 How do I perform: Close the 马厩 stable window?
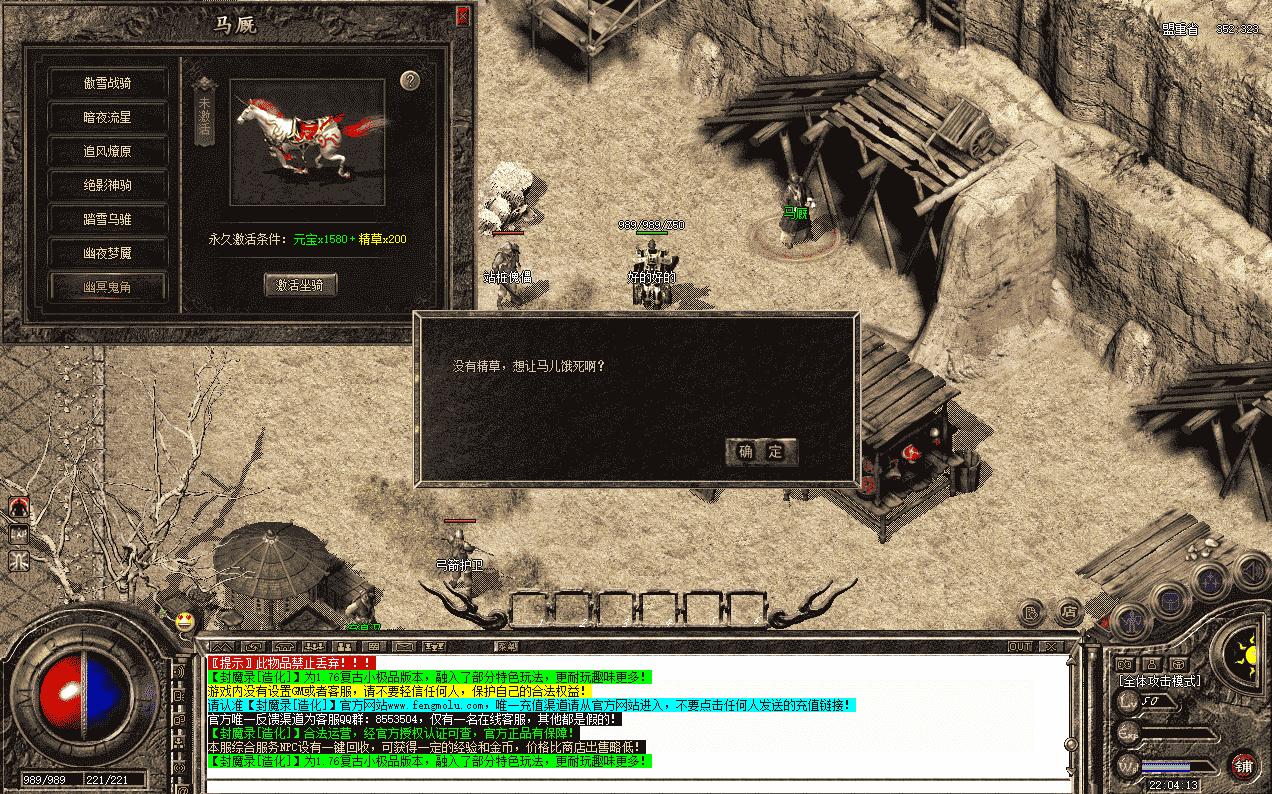tap(462, 16)
